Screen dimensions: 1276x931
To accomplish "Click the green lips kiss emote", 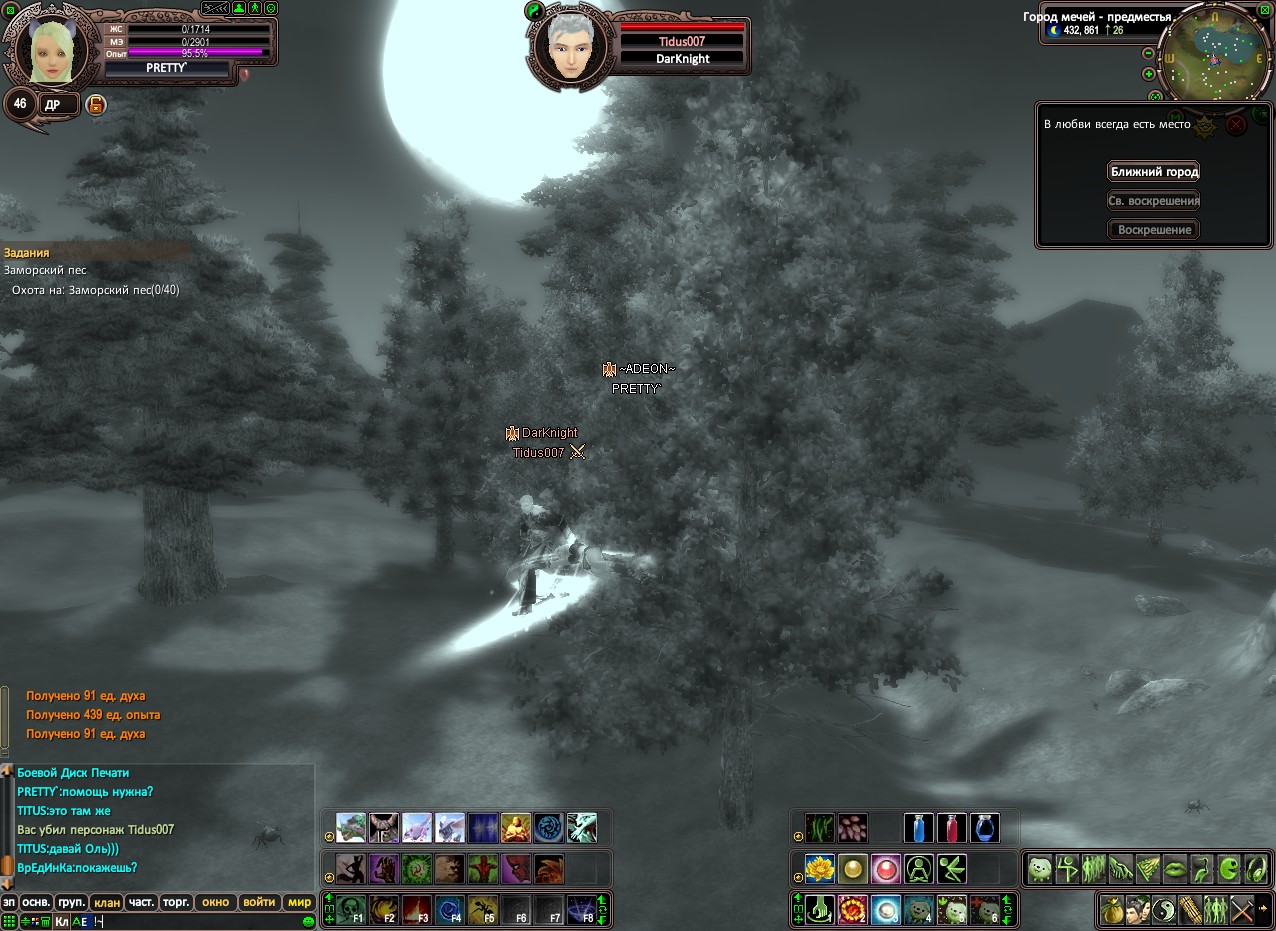I will 1174,868.
